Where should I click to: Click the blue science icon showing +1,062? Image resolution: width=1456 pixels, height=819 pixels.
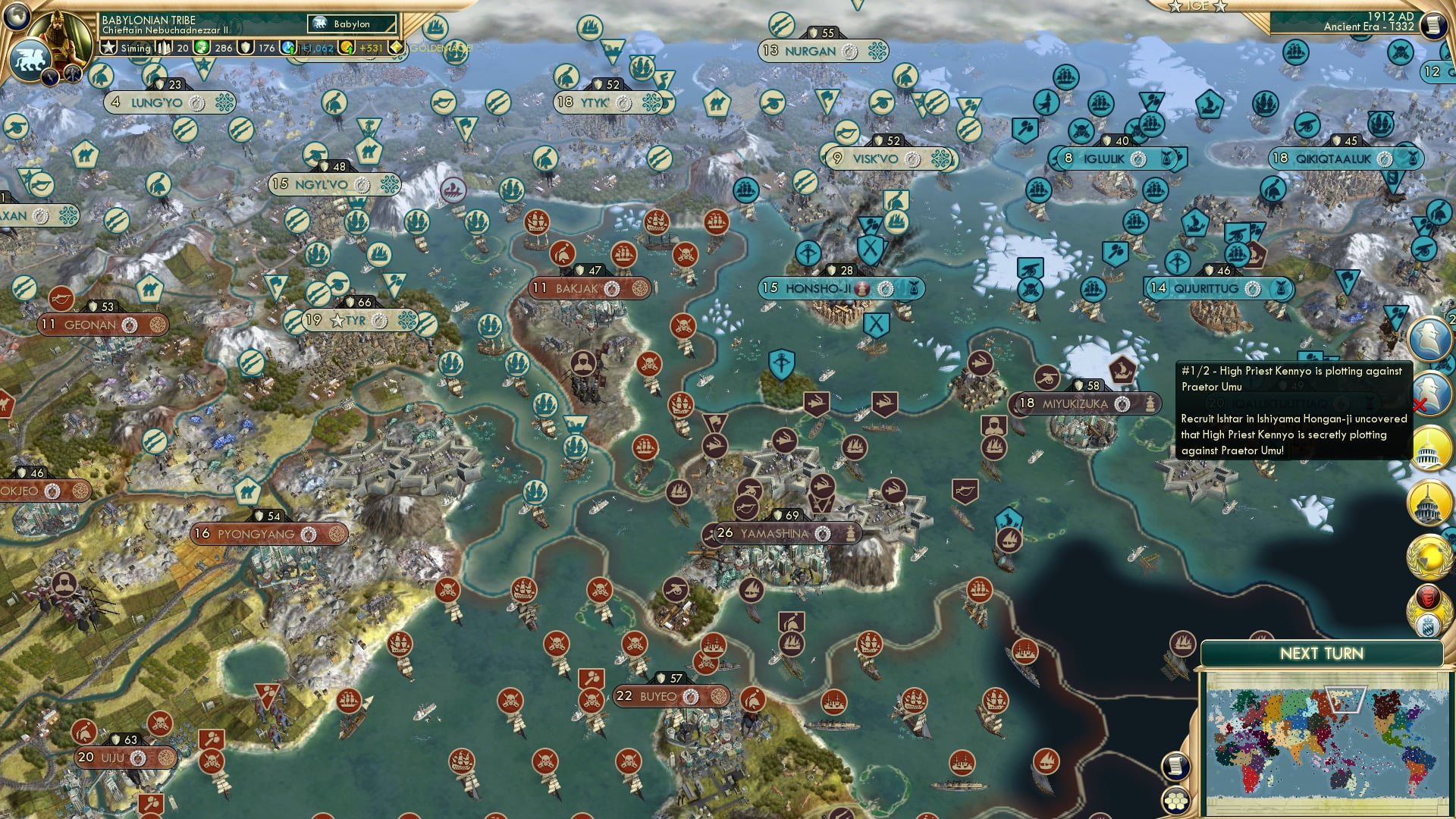tap(287, 47)
